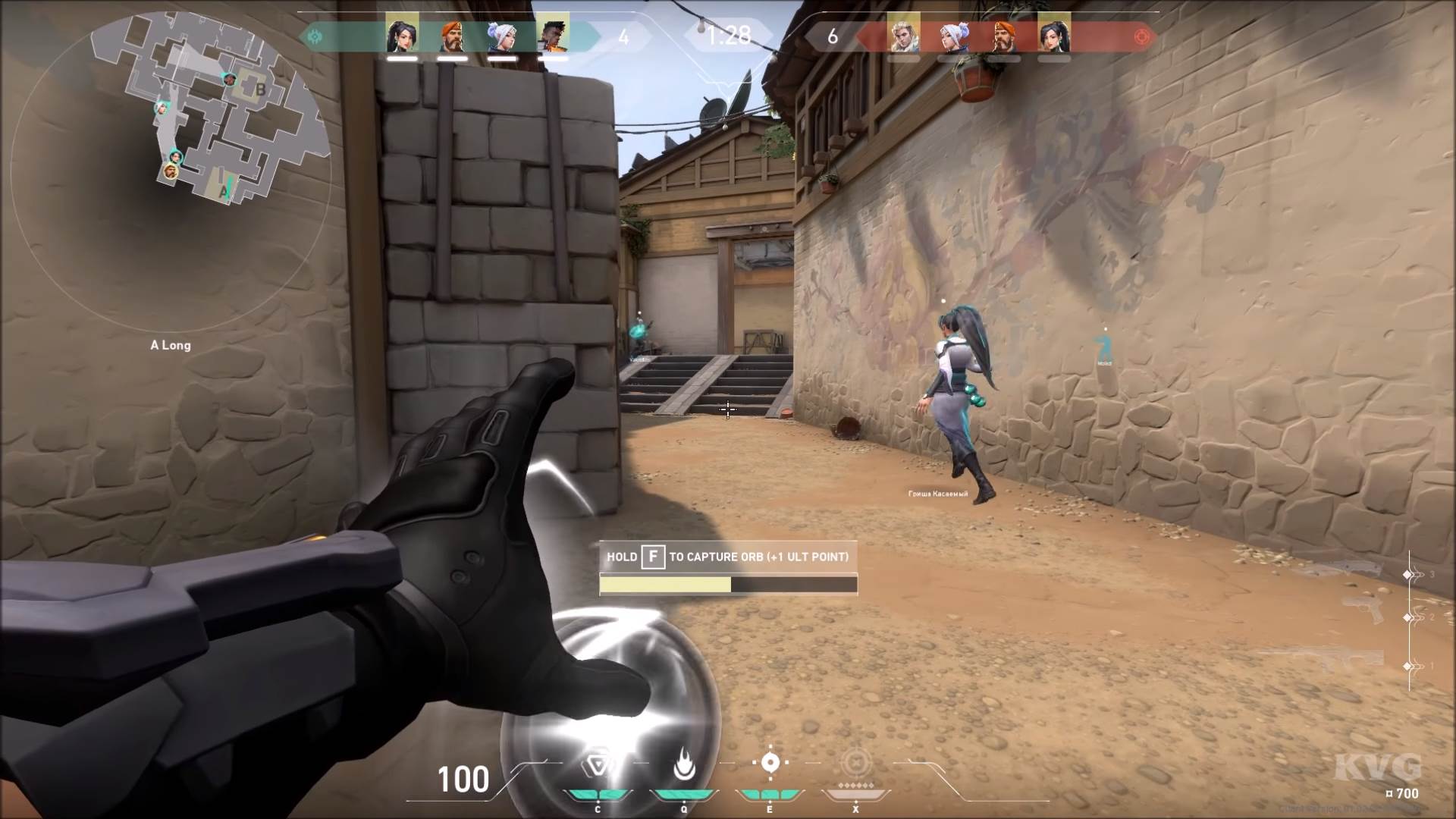The height and width of the screenshot is (819, 1456).
Task: Click the orb capture progress bar
Action: (x=727, y=585)
